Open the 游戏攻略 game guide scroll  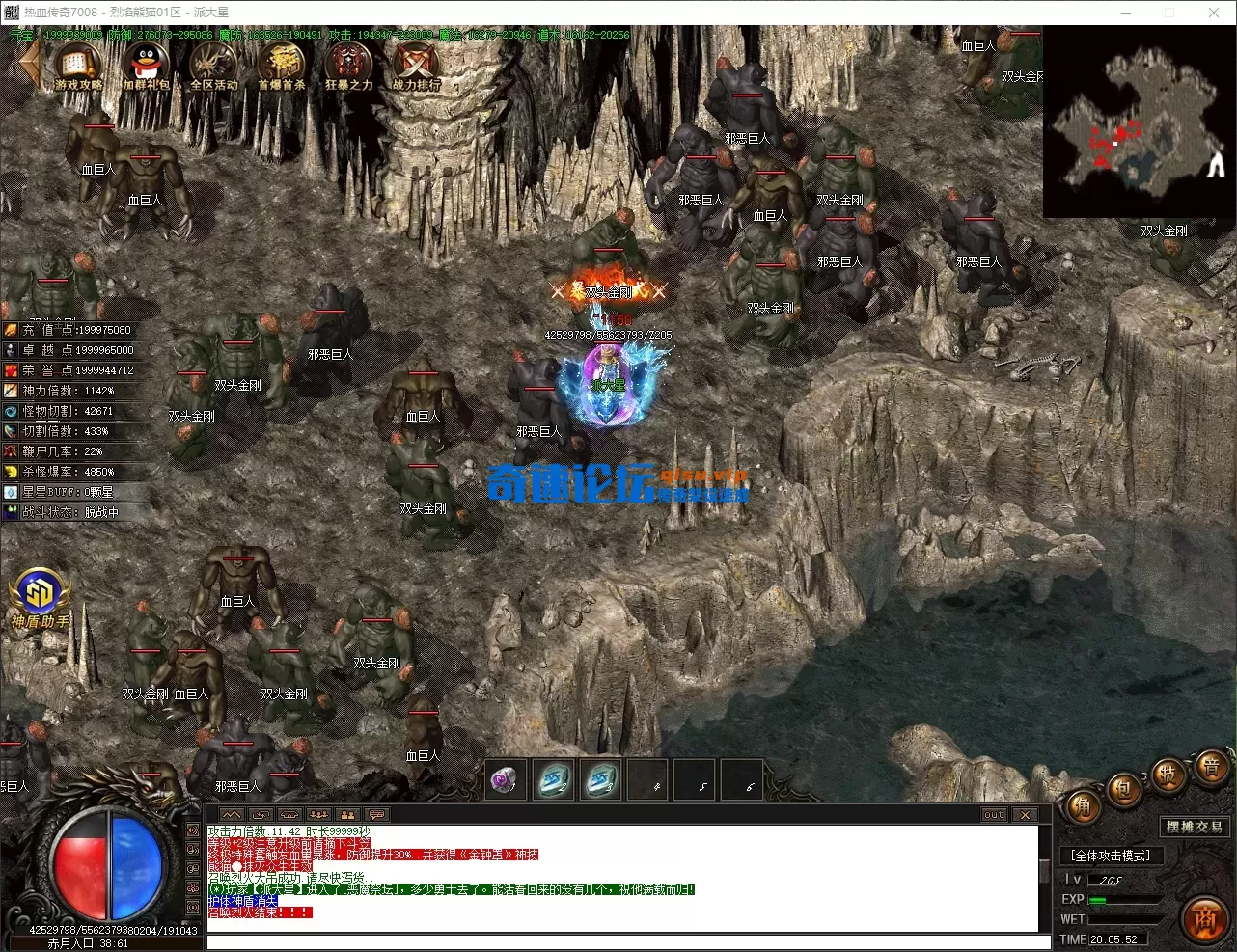point(78,67)
